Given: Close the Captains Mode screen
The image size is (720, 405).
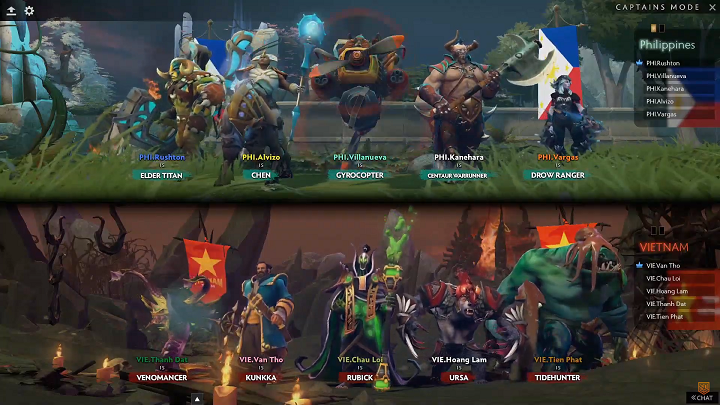Looking at the screenshot, I should pyautogui.click(x=712, y=8).
